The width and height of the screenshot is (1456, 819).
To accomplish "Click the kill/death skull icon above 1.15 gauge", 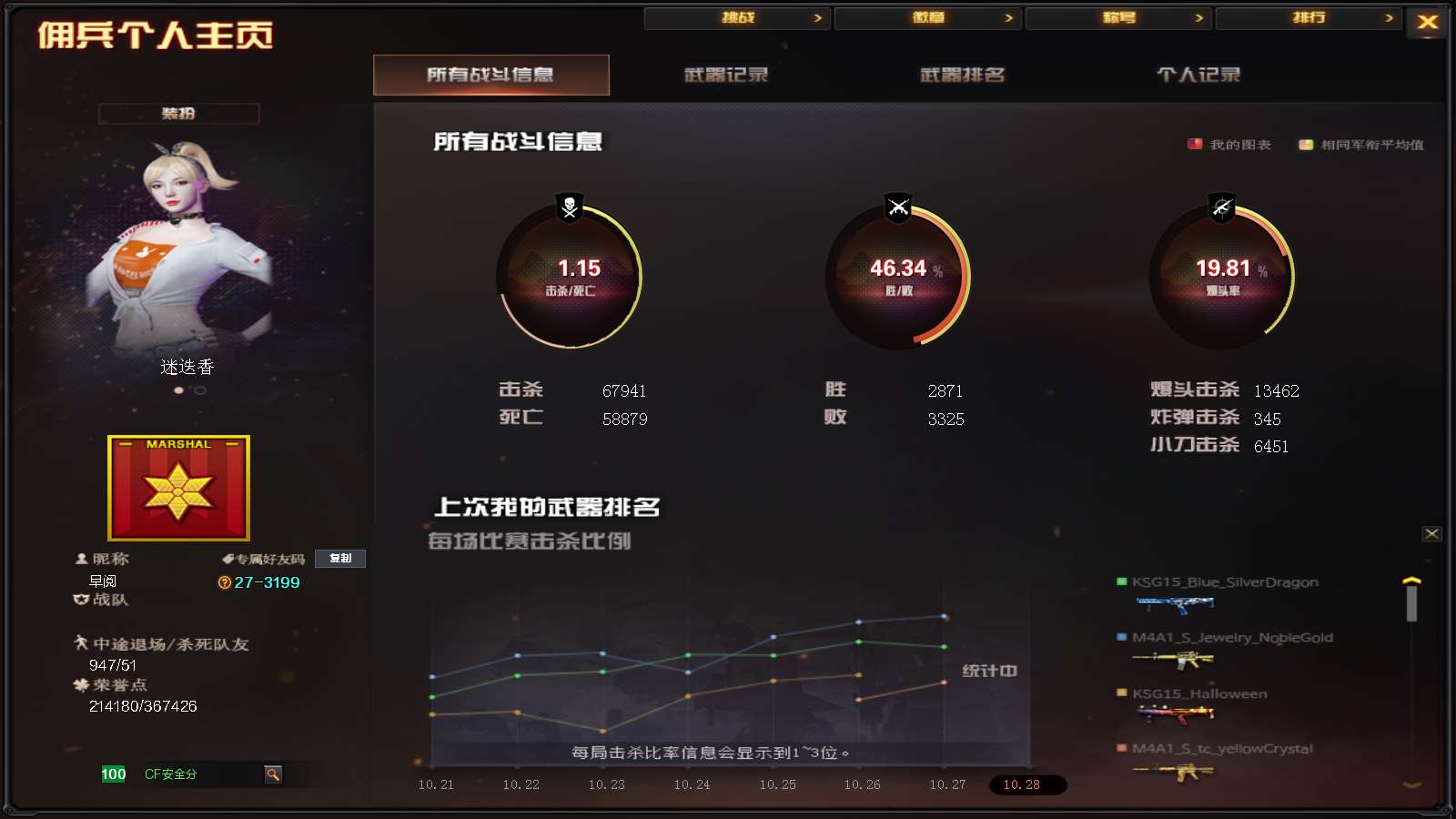I will coord(568,207).
